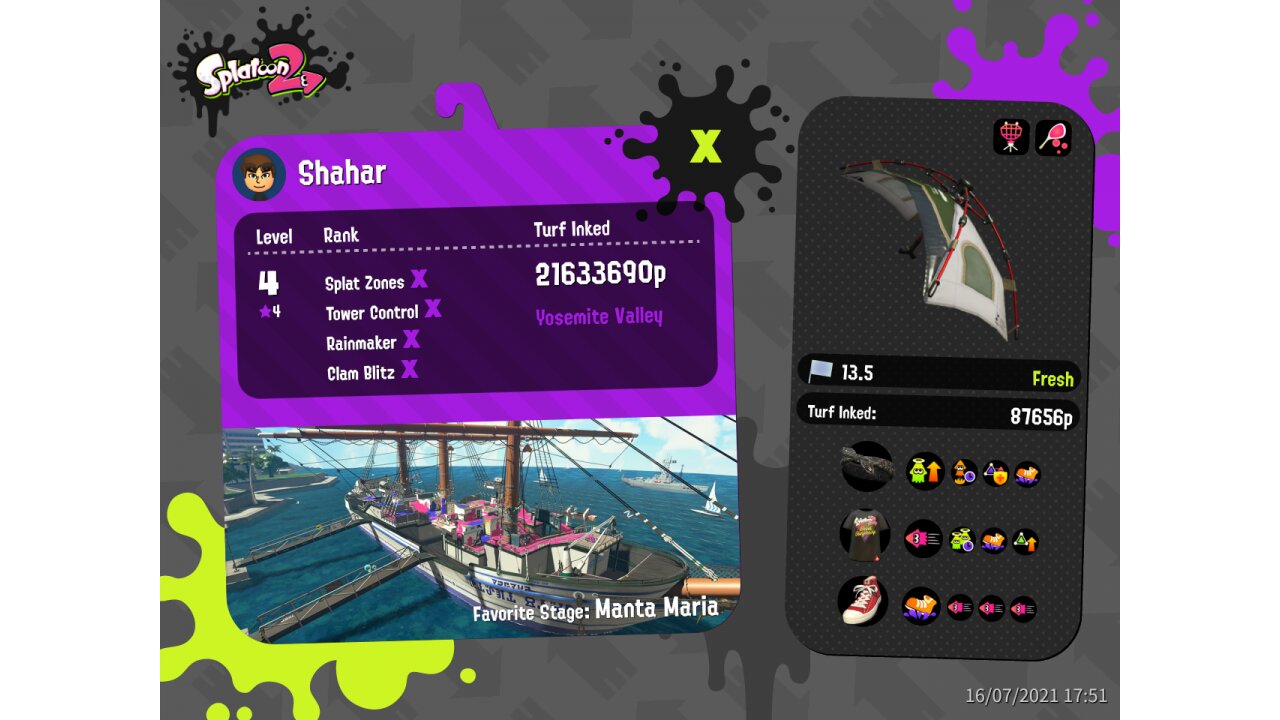Screen dimensions: 1280x720
Task: Click the Squid Beakon sub weapon icon
Action: (1011, 137)
